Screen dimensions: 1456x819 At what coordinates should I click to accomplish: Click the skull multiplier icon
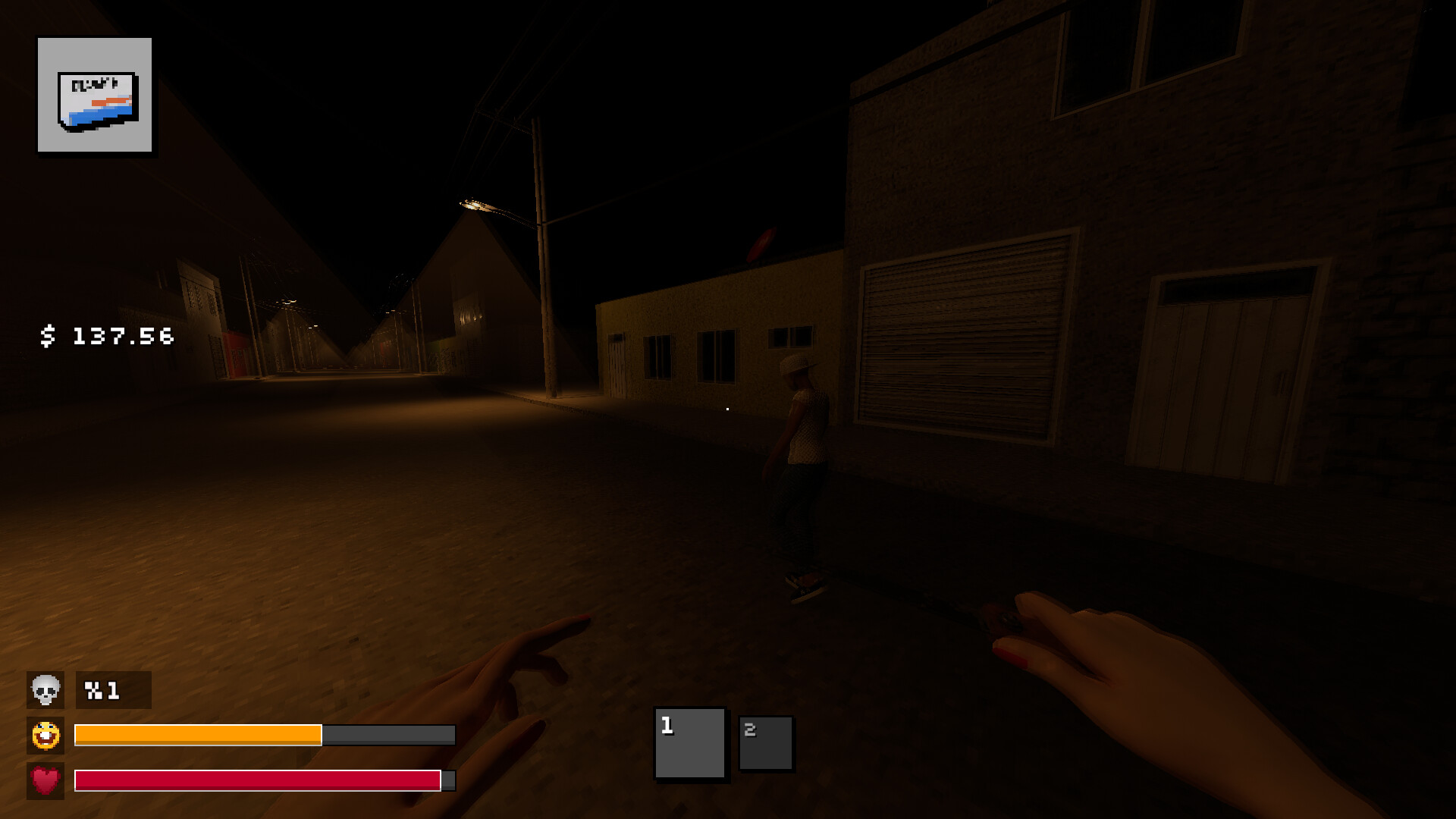click(45, 691)
